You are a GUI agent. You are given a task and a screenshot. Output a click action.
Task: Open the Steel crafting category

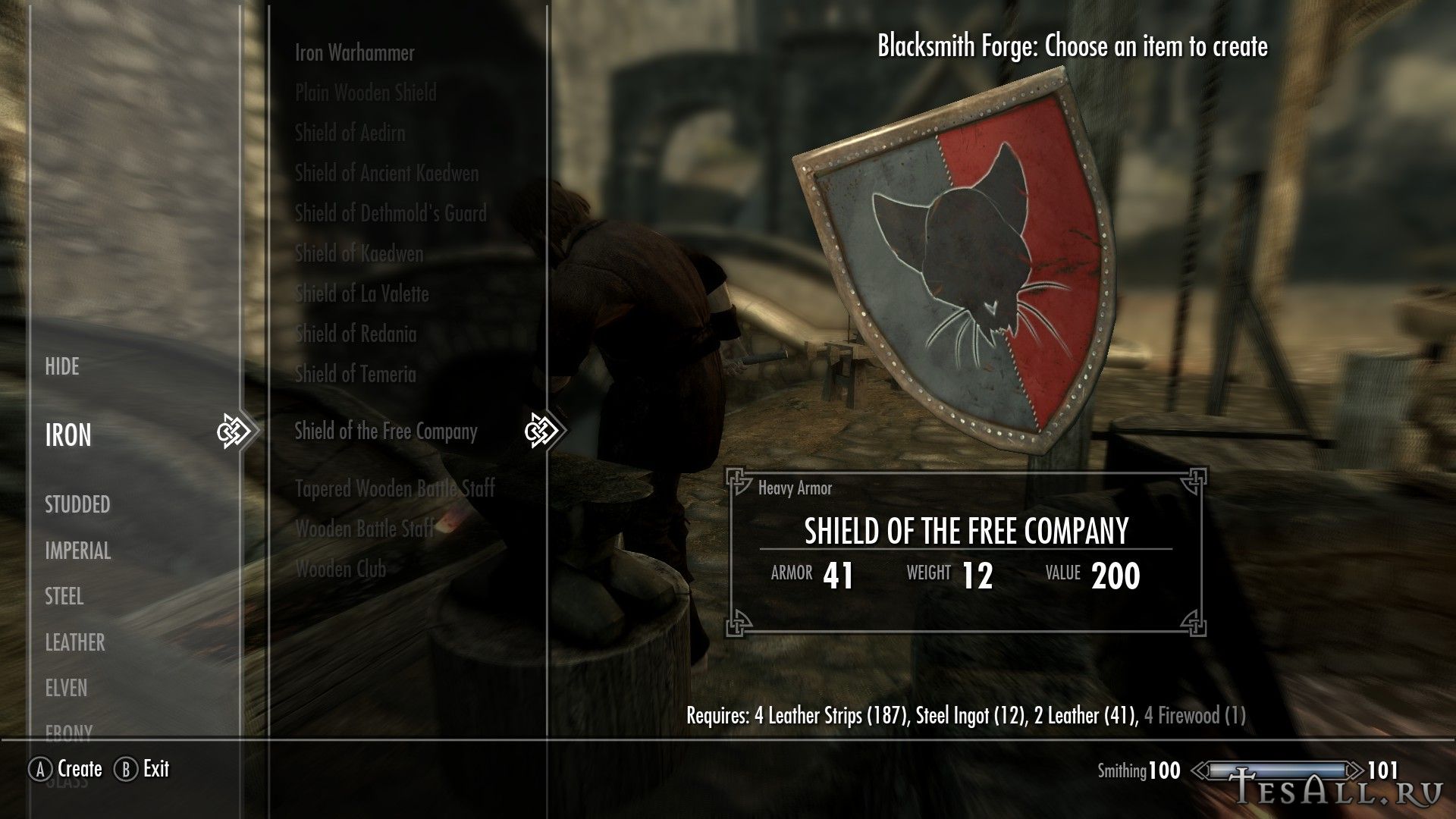tap(64, 597)
